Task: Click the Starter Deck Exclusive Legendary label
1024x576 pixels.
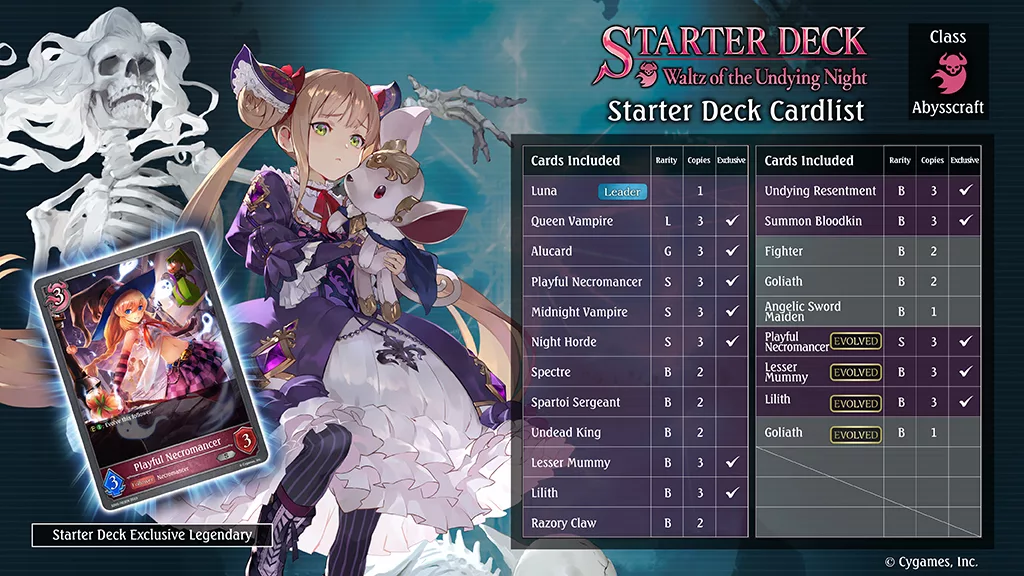Action: point(152,535)
